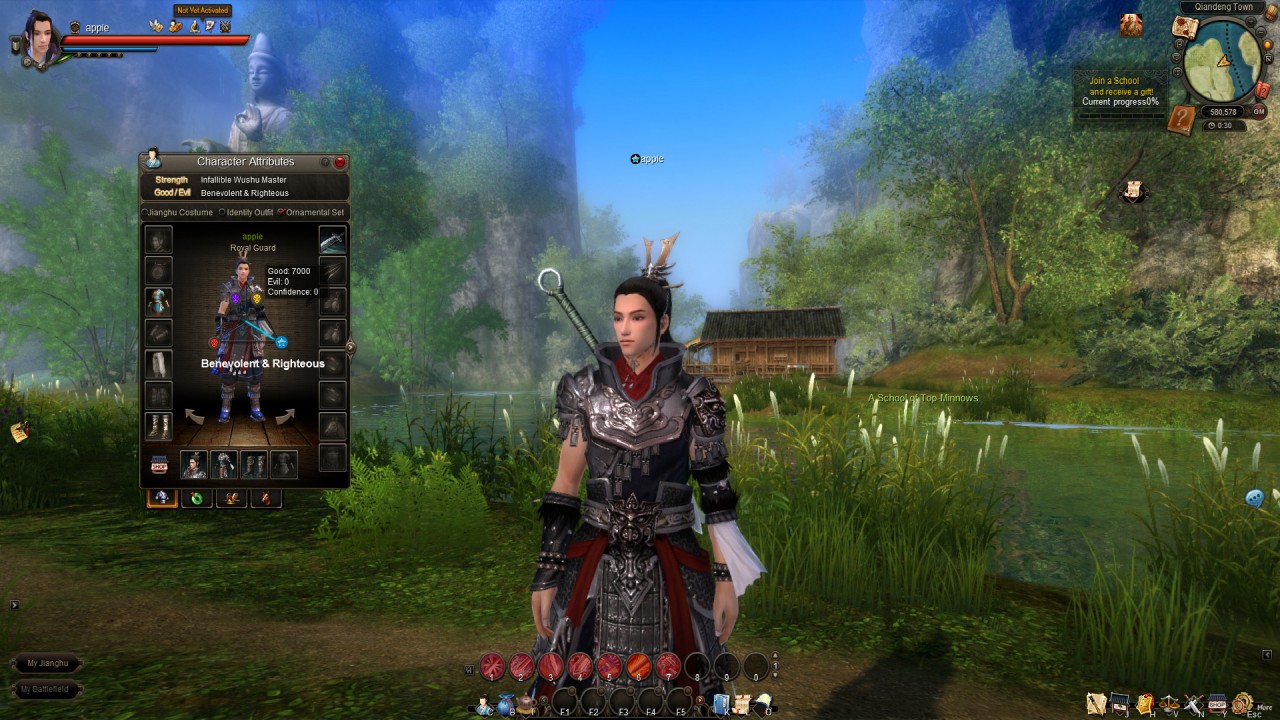1280x720 pixels.
Task: Open the SHOP in the character panel
Action: 159,465
